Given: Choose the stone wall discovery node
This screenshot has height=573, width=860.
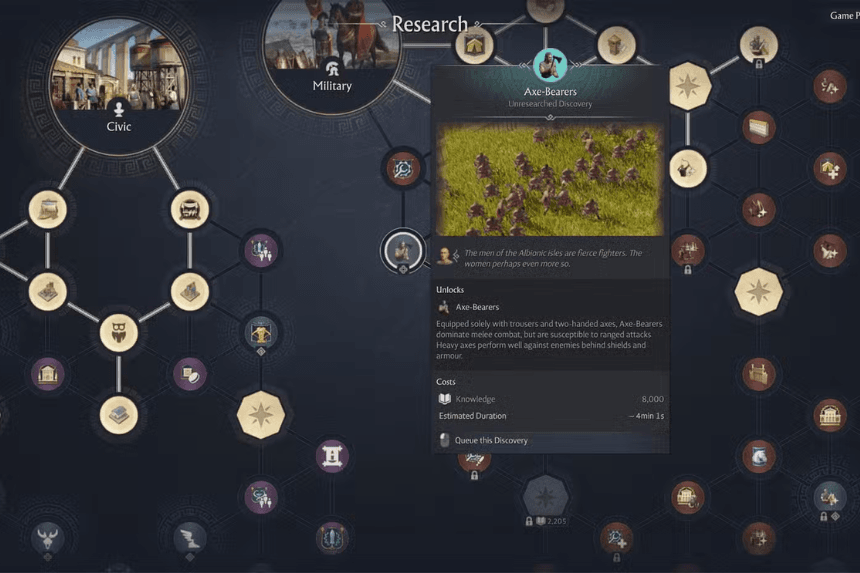Looking at the screenshot, I should pyautogui.click(x=759, y=127).
